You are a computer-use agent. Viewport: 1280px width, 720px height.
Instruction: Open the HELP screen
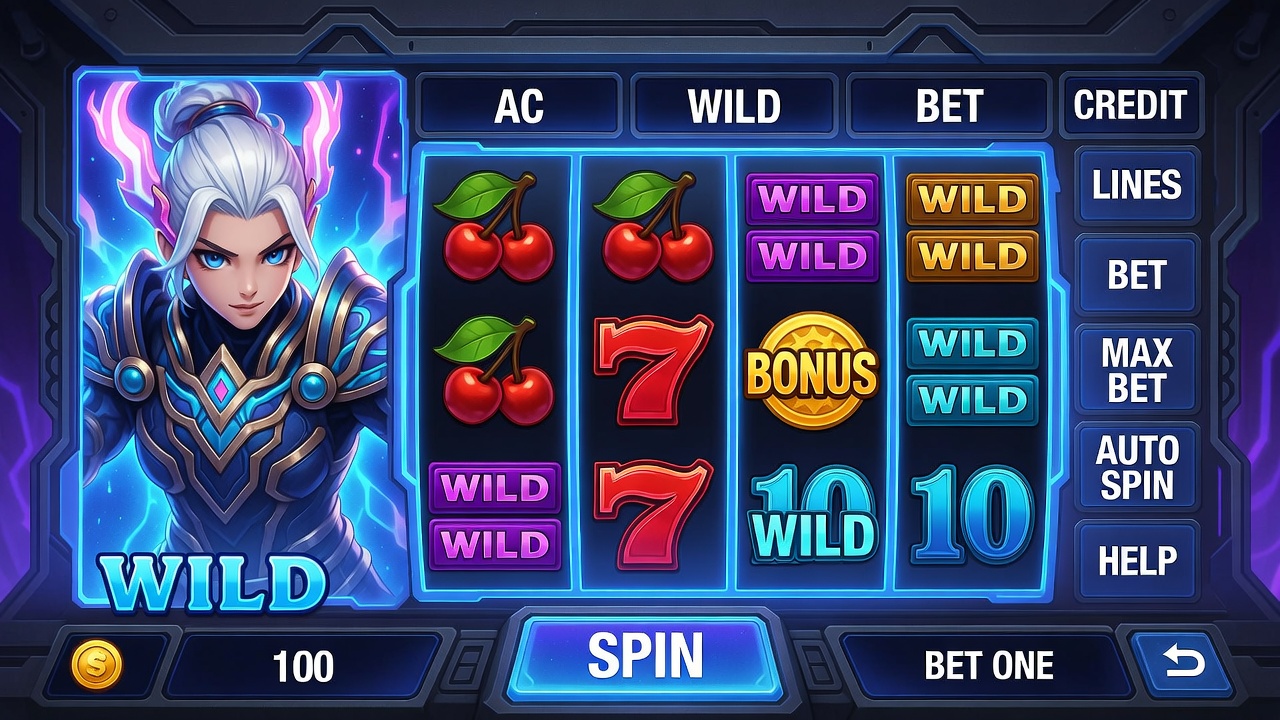pos(1136,560)
